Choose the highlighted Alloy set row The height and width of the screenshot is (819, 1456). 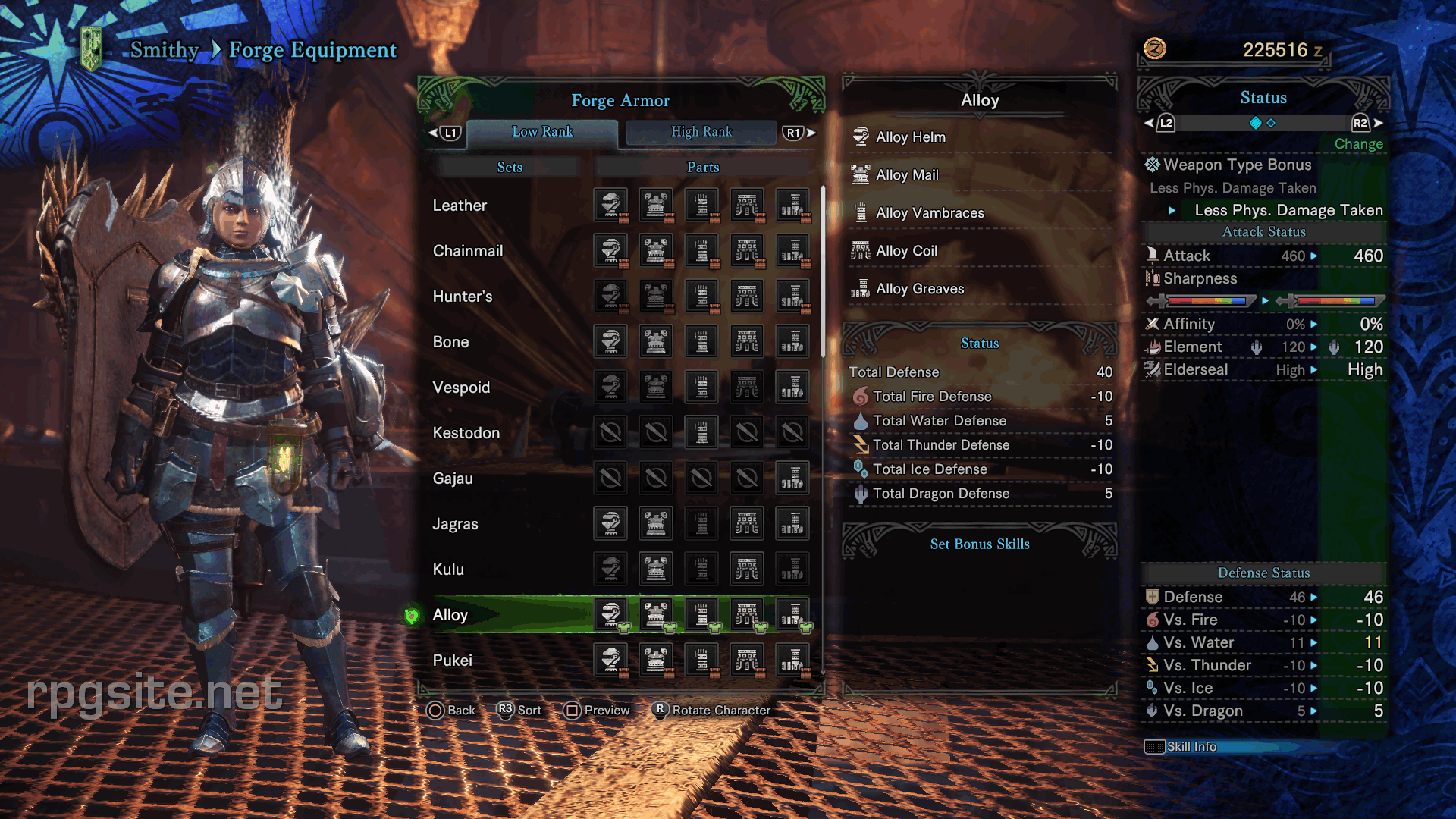coord(450,615)
